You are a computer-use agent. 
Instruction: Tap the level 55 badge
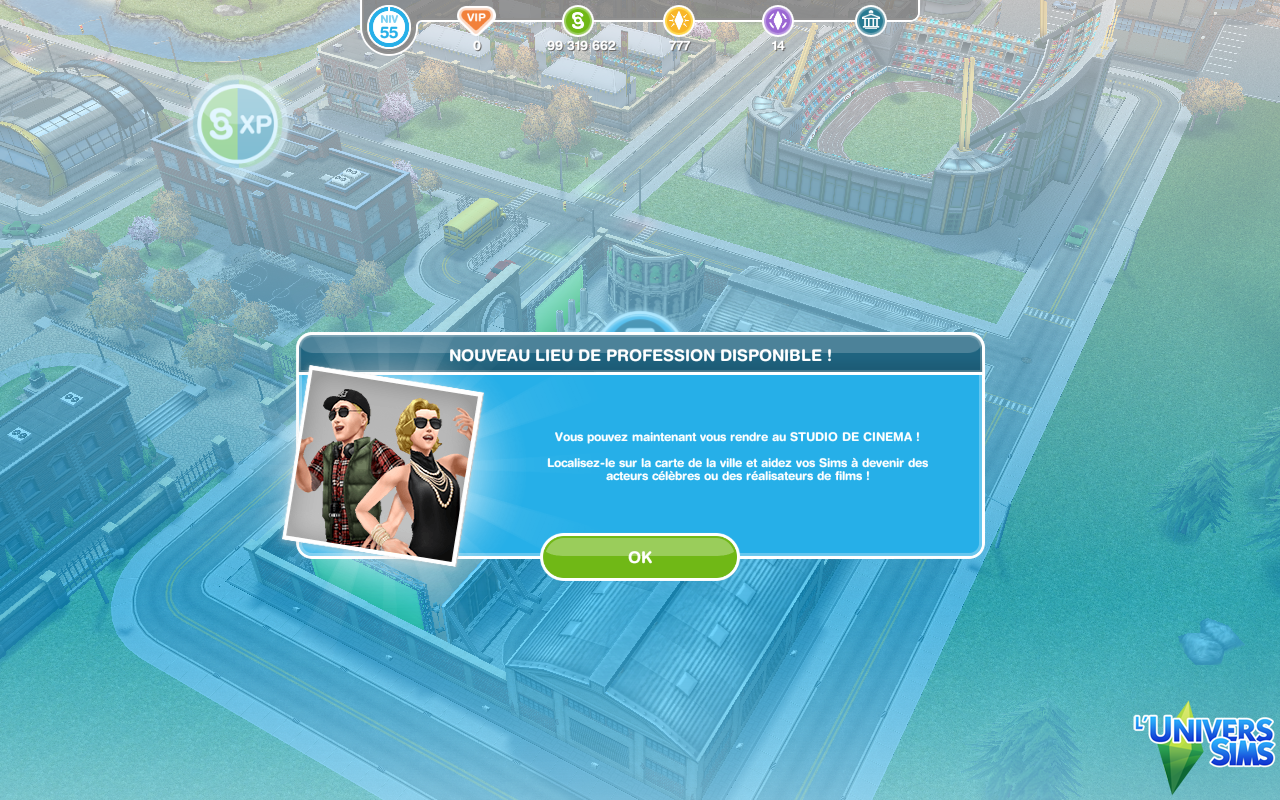pyautogui.click(x=389, y=27)
